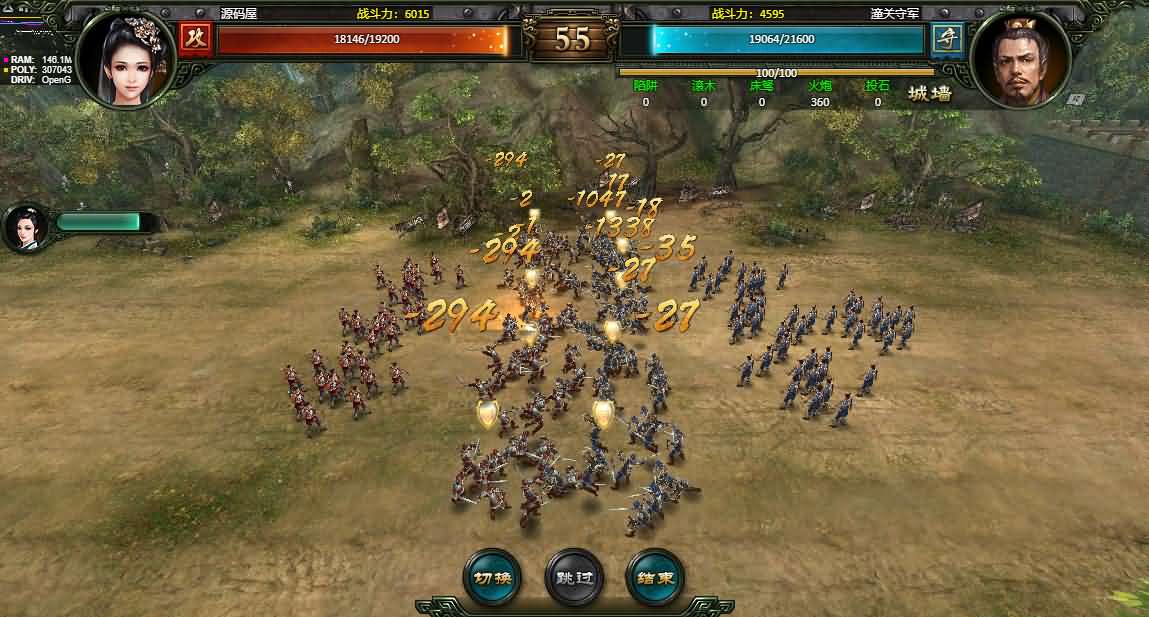Click the small hero portrait beside the green bar
The image size is (1149, 617).
[26, 227]
